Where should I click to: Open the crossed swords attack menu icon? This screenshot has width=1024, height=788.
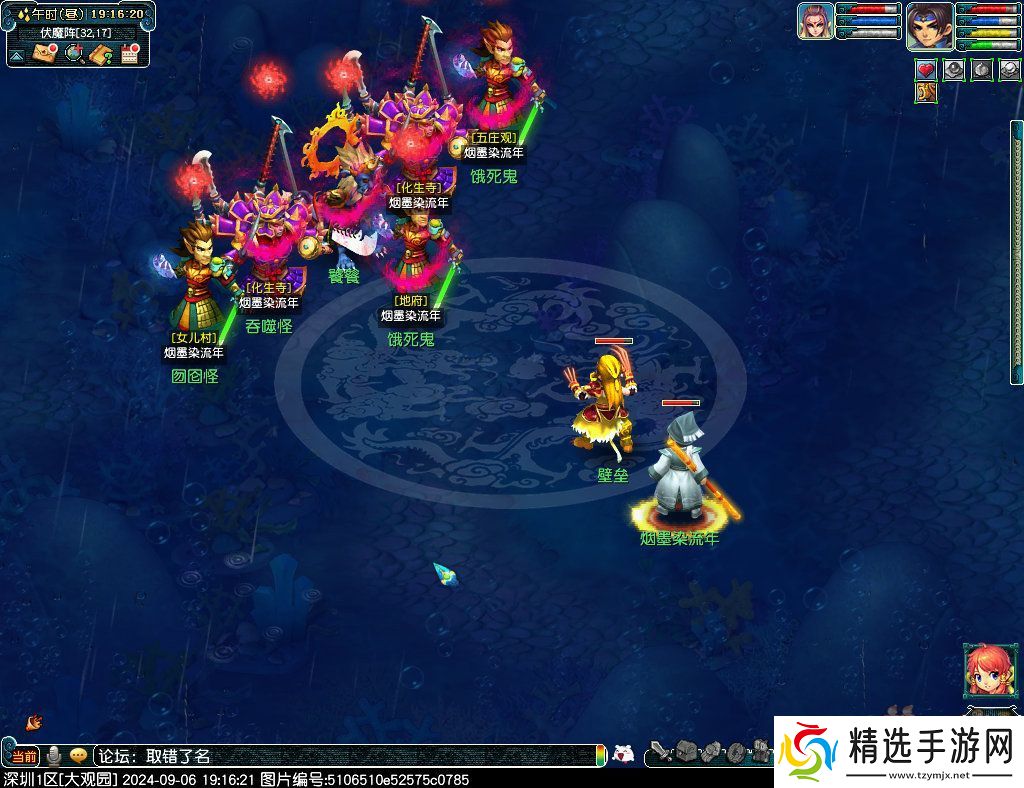[x=659, y=751]
